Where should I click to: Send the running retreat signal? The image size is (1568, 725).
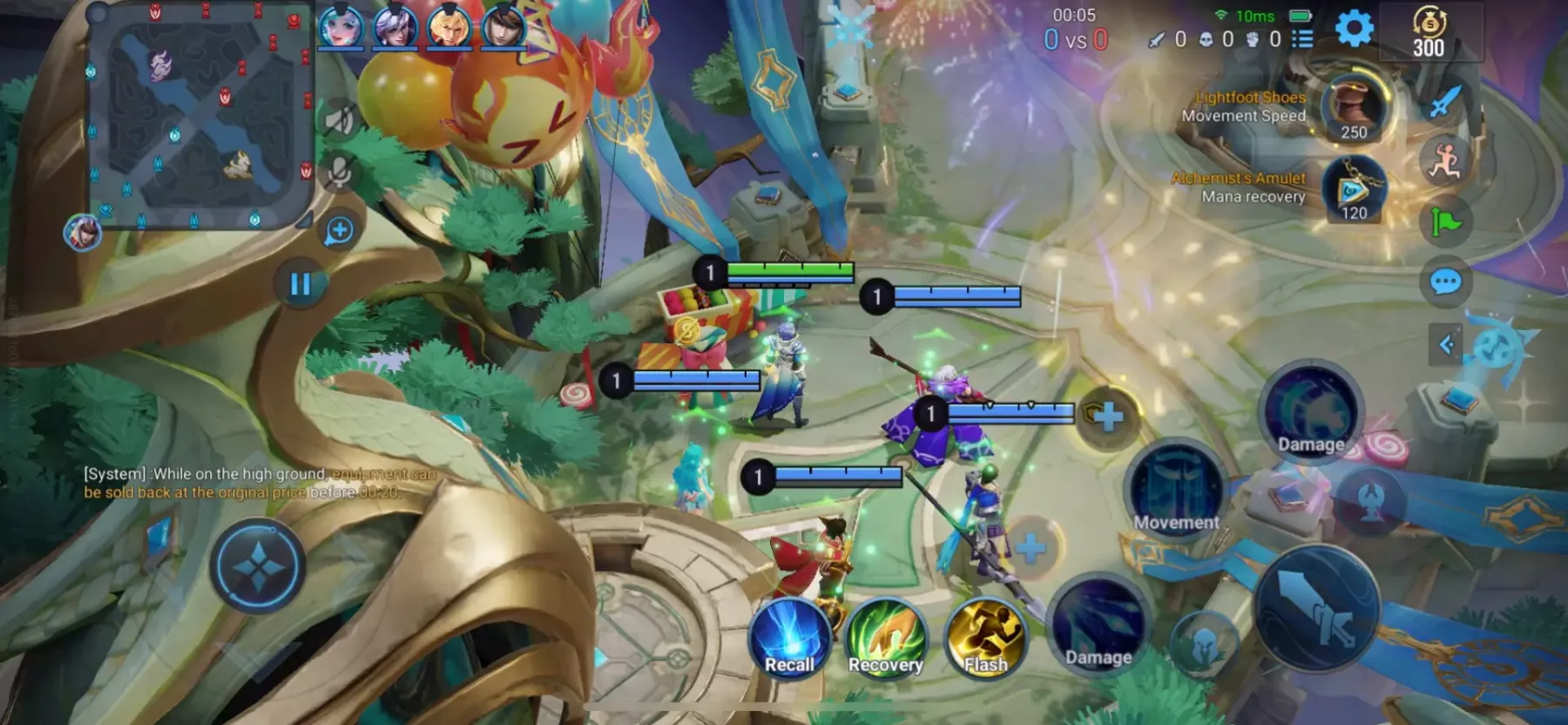click(1444, 161)
